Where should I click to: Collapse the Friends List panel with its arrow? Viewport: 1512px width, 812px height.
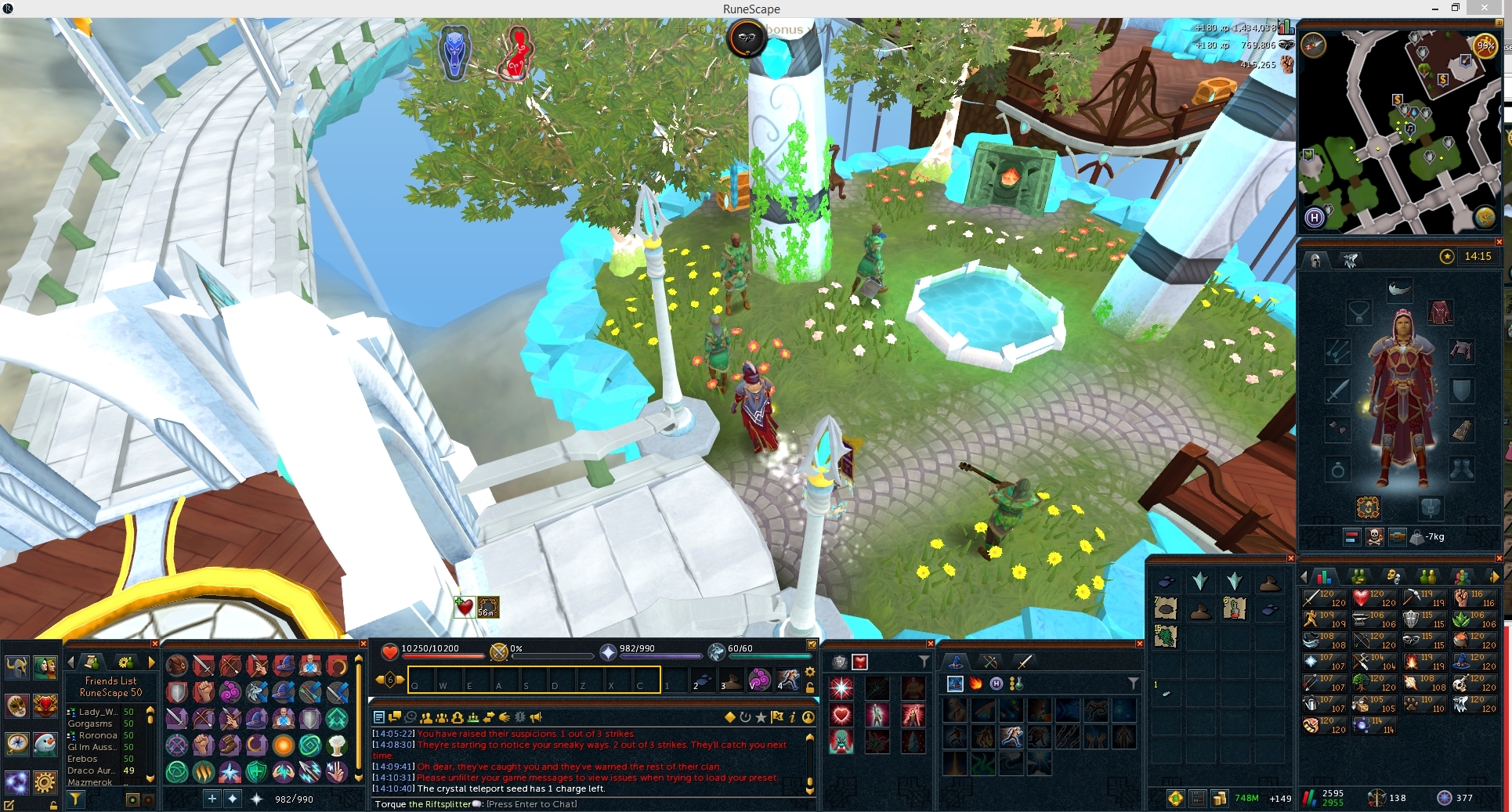pos(71,662)
